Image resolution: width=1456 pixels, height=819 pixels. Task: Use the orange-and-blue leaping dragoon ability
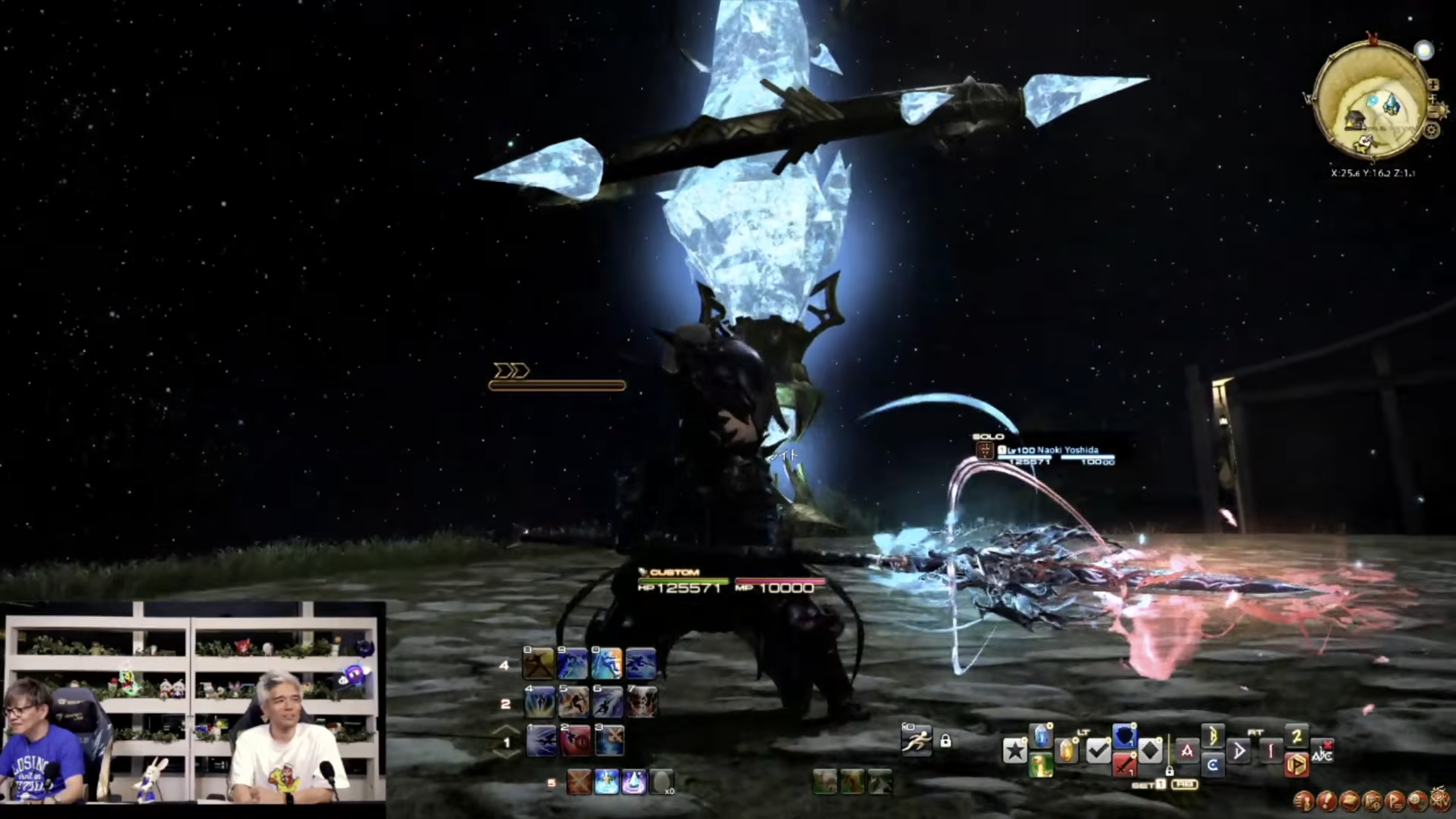pyautogui.click(x=606, y=663)
